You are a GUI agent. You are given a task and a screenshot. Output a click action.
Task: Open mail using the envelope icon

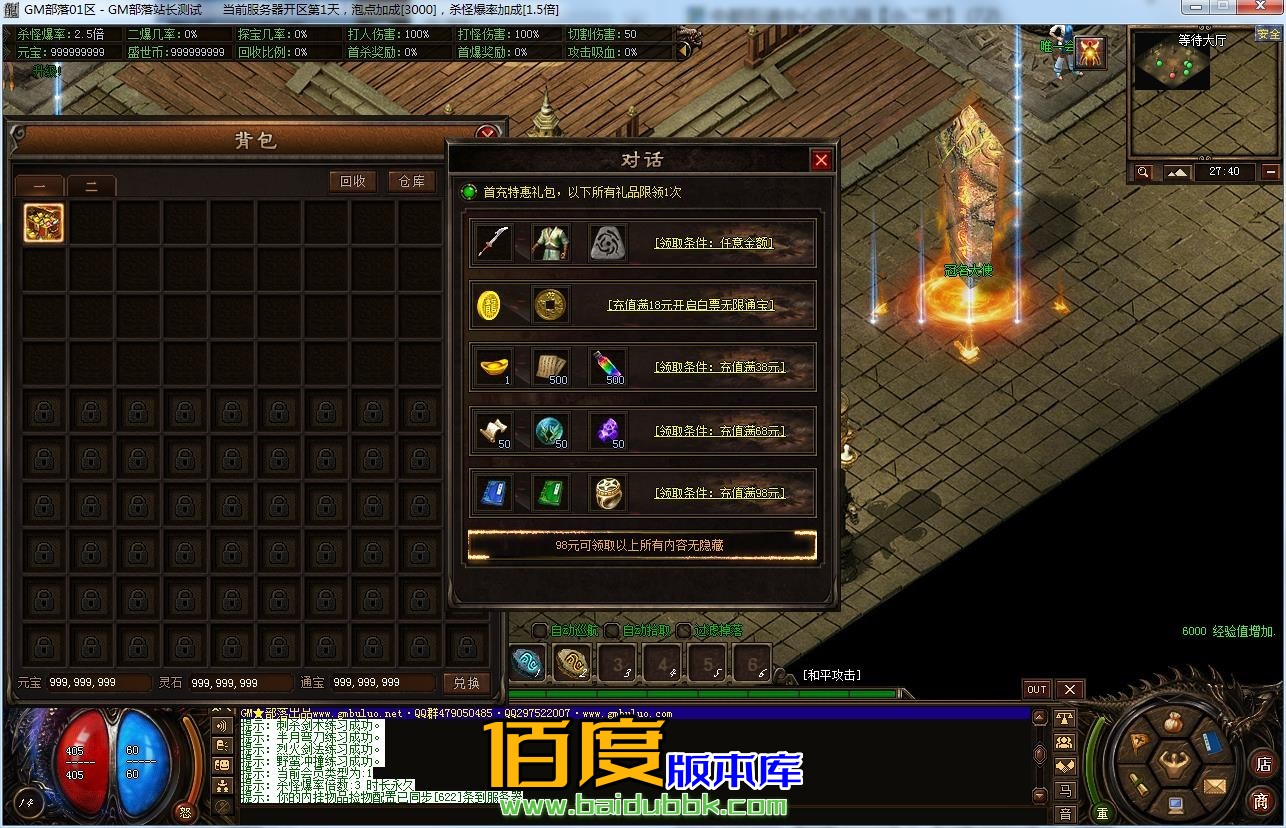1213,786
